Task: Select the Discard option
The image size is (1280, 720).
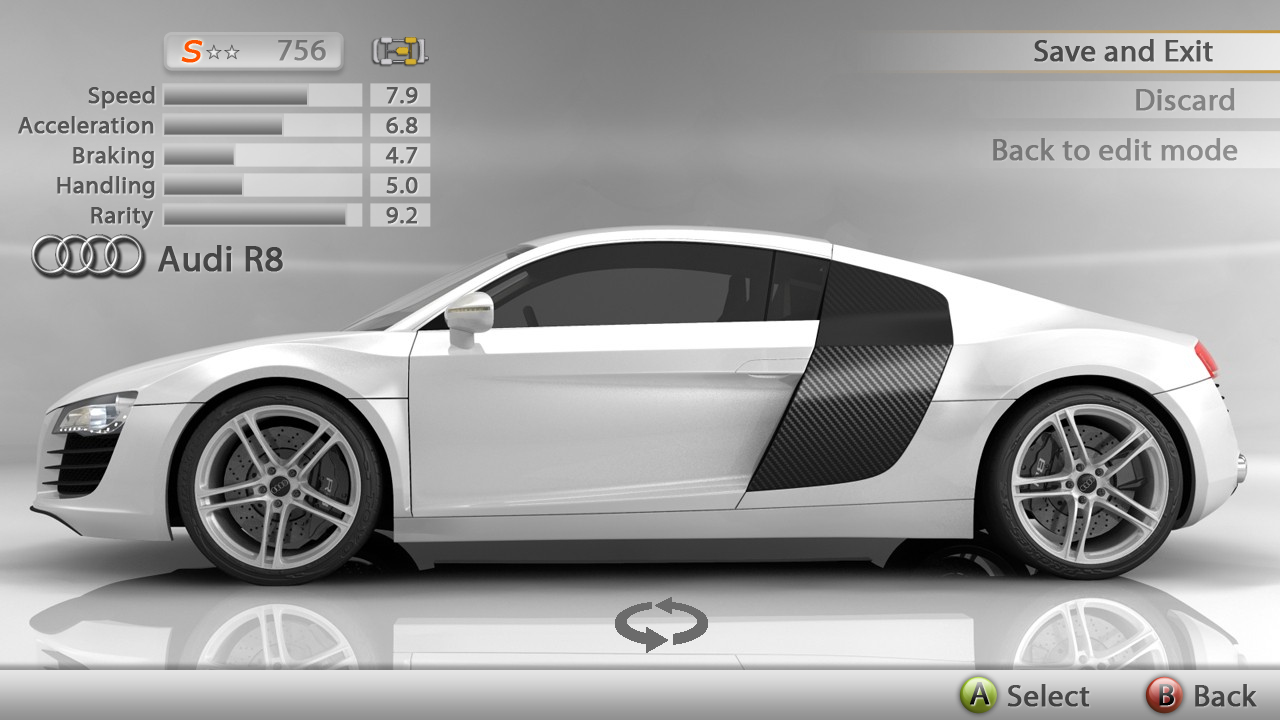Action: tap(1184, 101)
